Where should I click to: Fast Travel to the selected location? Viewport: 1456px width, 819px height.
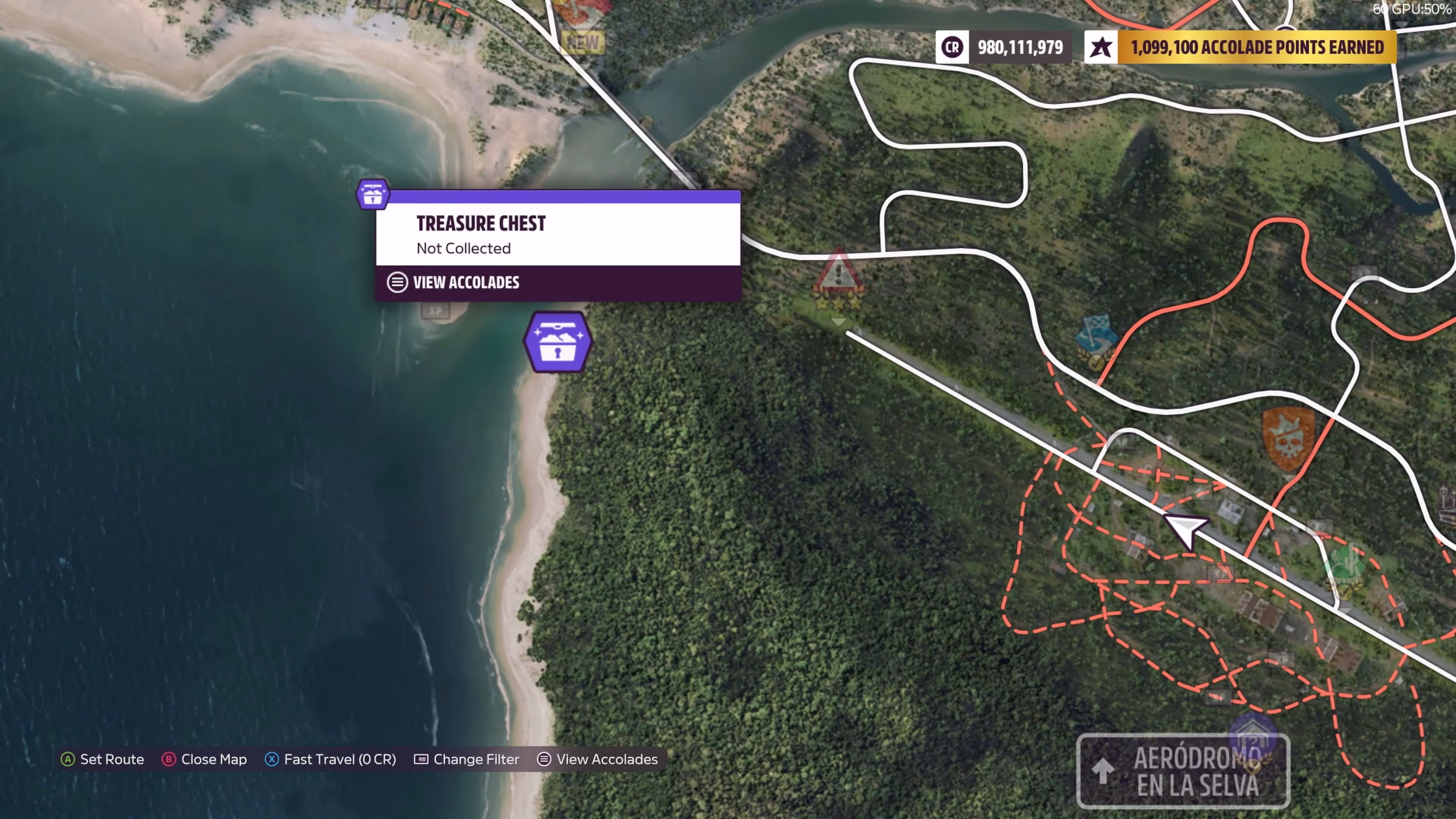pyautogui.click(x=331, y=759)
